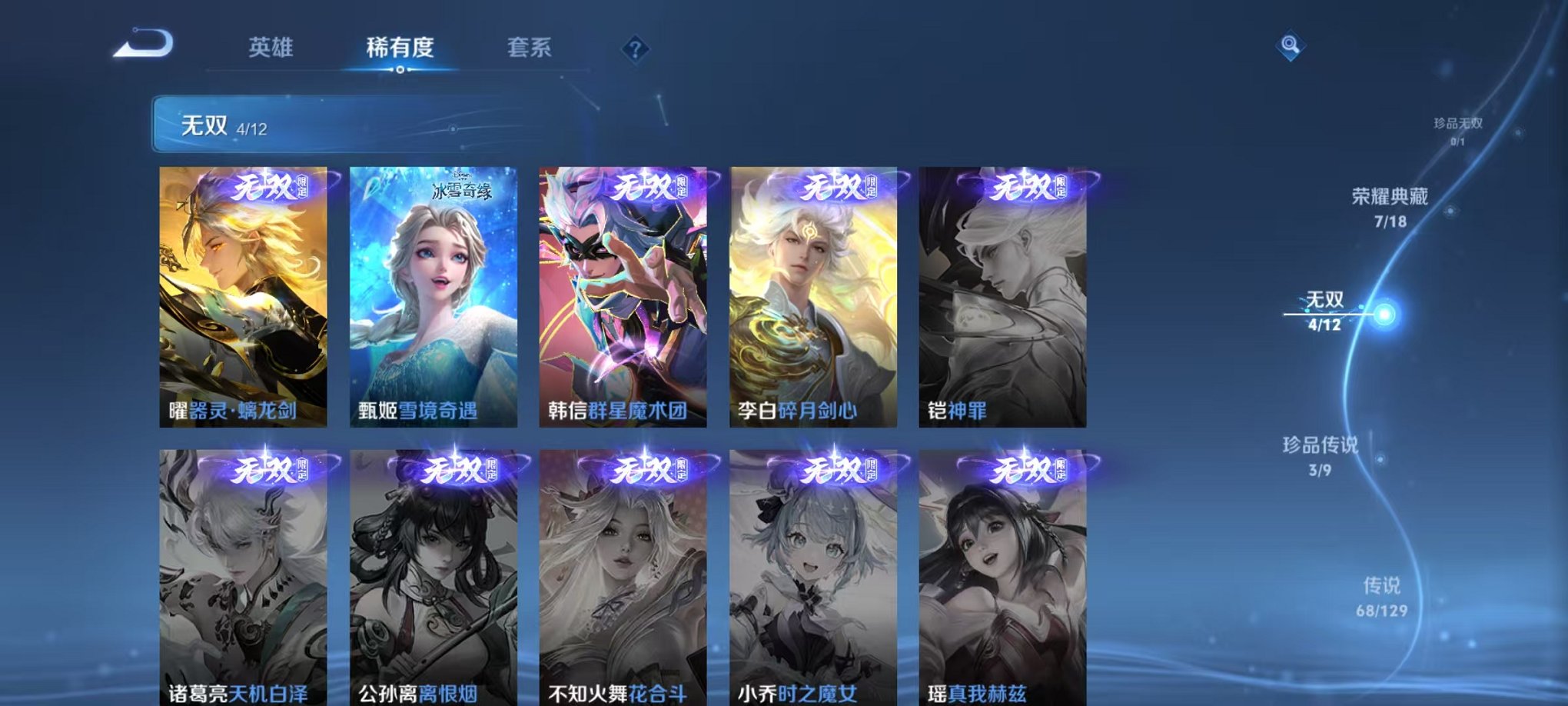Image resolution: width=1568 pixels, height=706 pixels.
Task: Click the back arrow in the top-left corner
Action: pyautogui.click(x=141, y=47)
